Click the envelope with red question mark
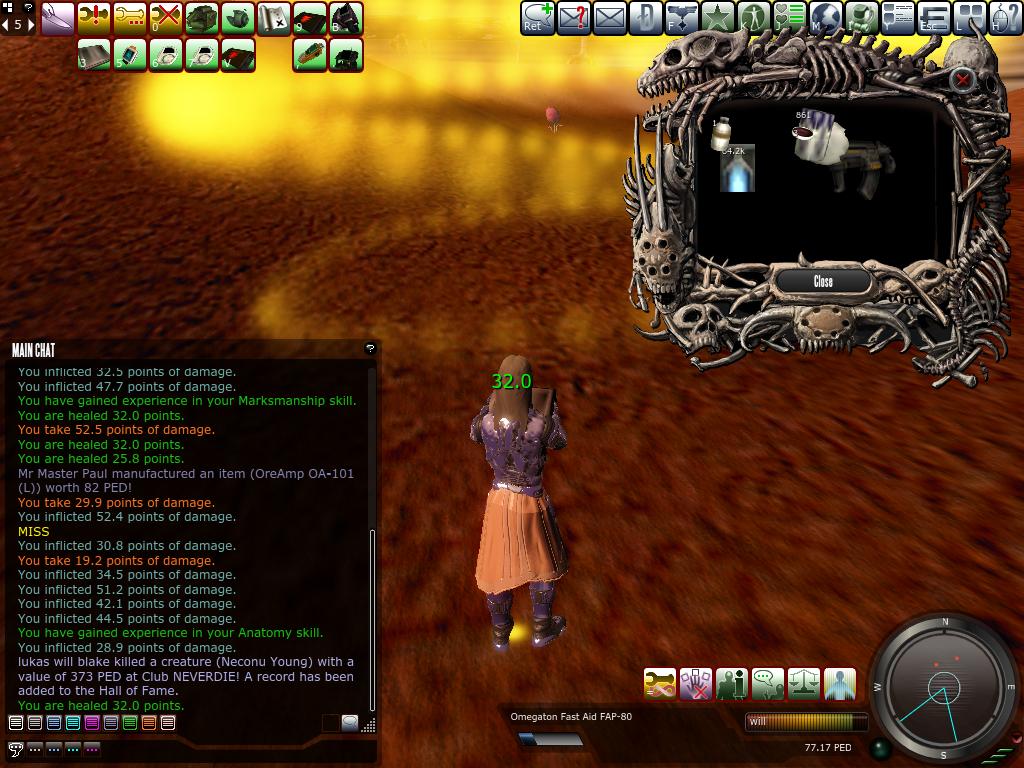Image resolution: width=1024 pixels, height=768 pixels. pyautogui.click(x=573, y=18)
